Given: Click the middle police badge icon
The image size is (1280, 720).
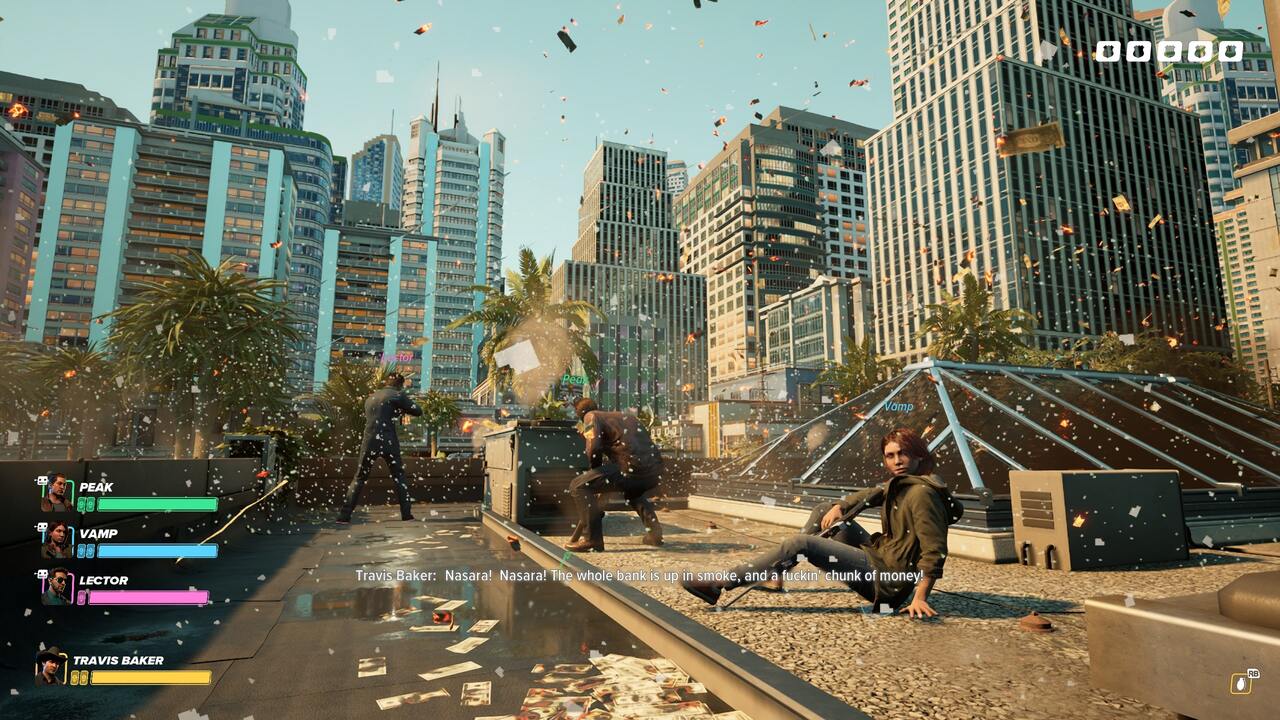Looking at the screenshot, I should (1170, 50).
